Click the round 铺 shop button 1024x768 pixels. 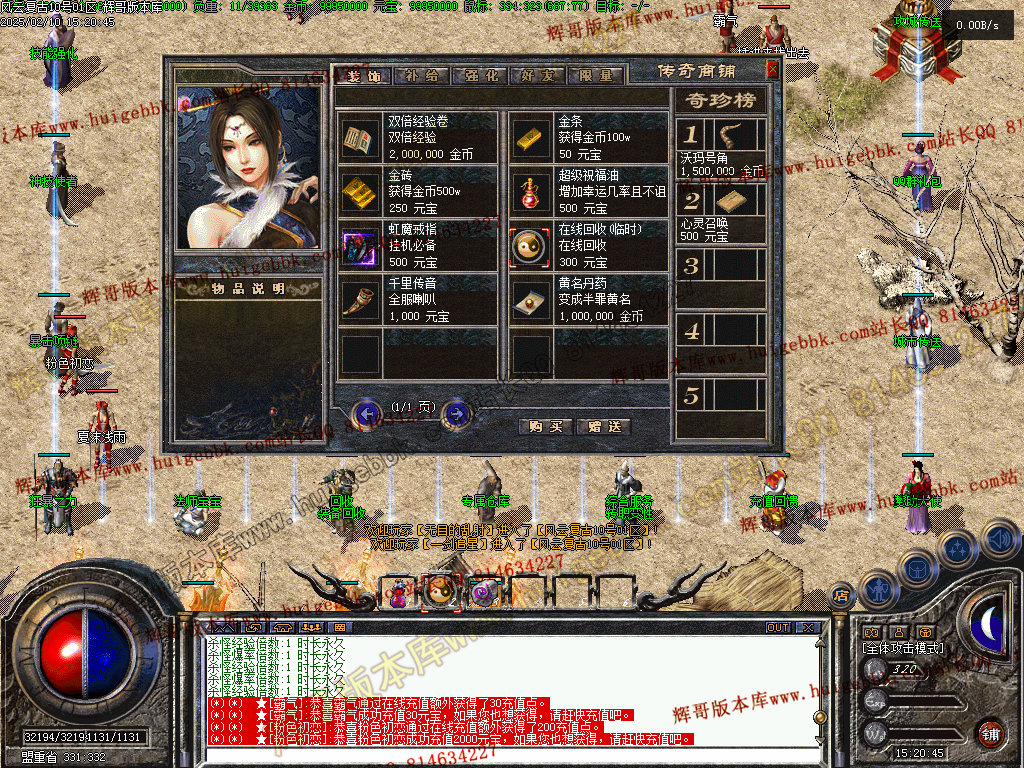click(x=990, y=733)
